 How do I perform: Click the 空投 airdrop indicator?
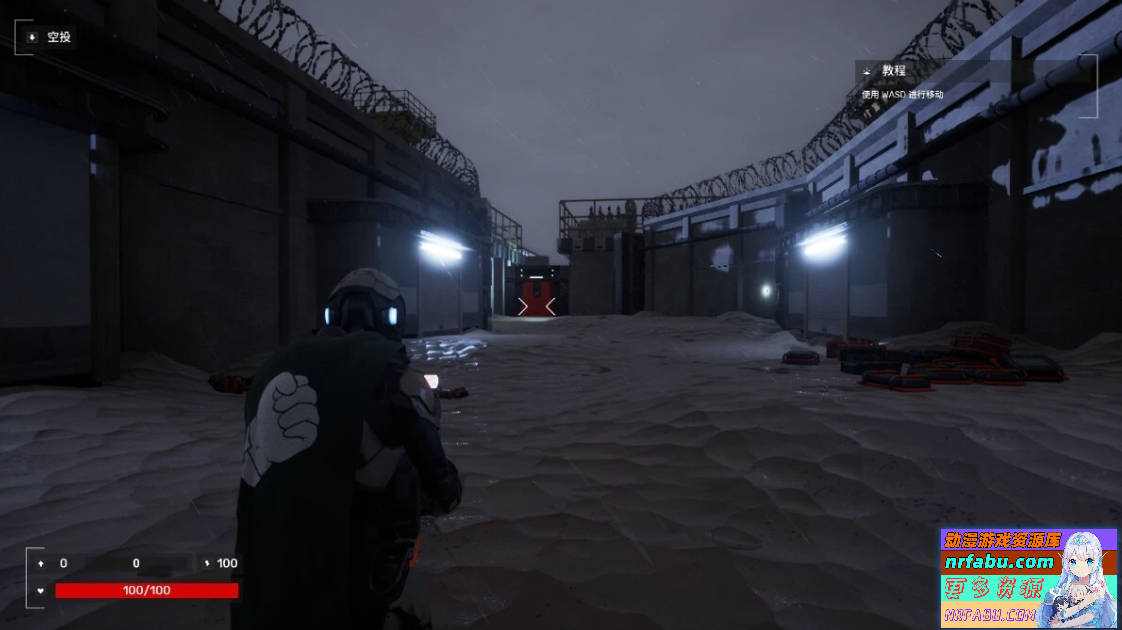point(50,37)
